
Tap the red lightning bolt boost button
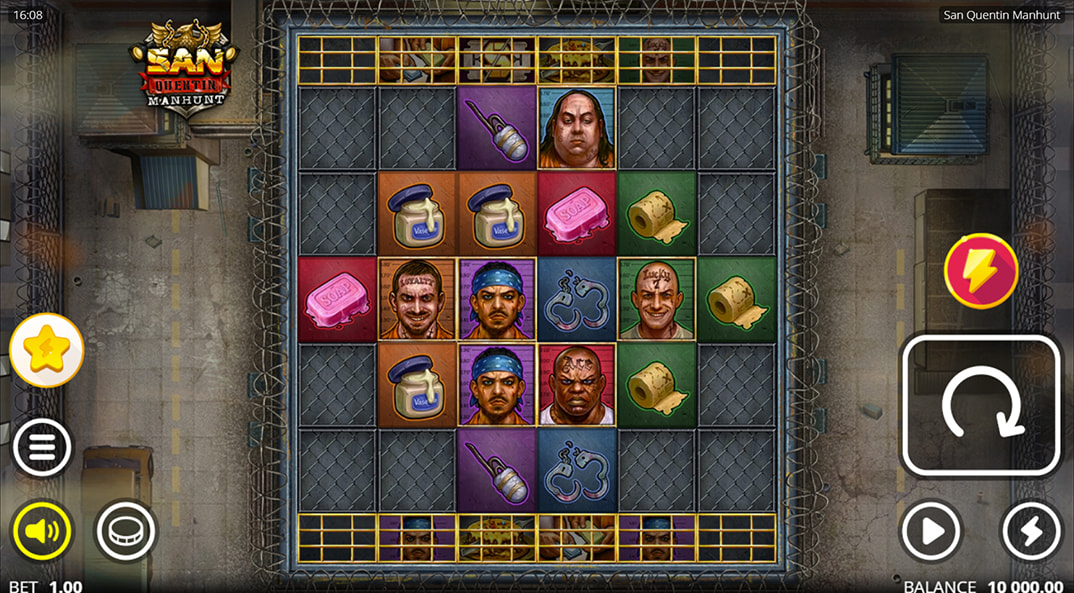click(981, 271)
